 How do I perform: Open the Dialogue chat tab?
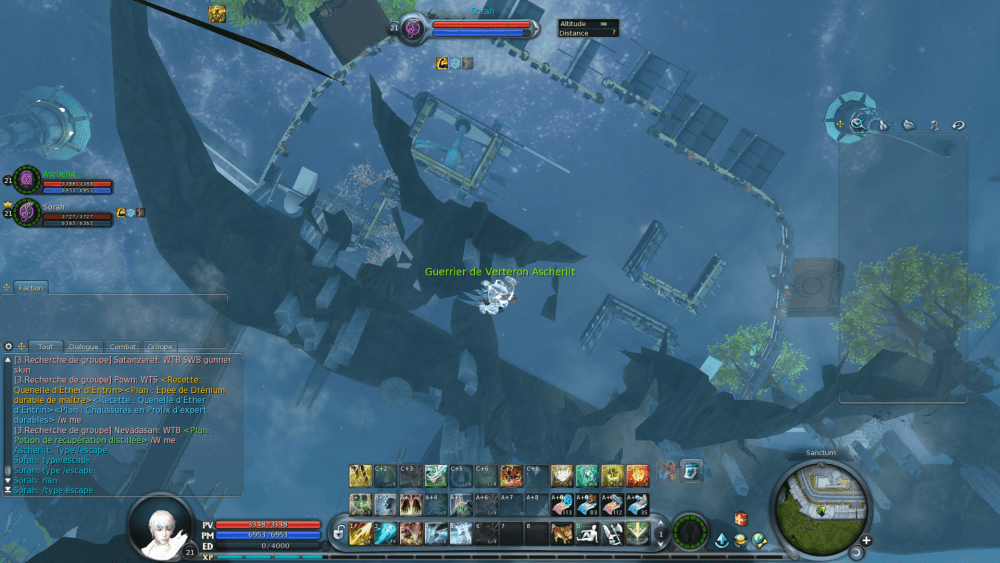tap(84, 345)
